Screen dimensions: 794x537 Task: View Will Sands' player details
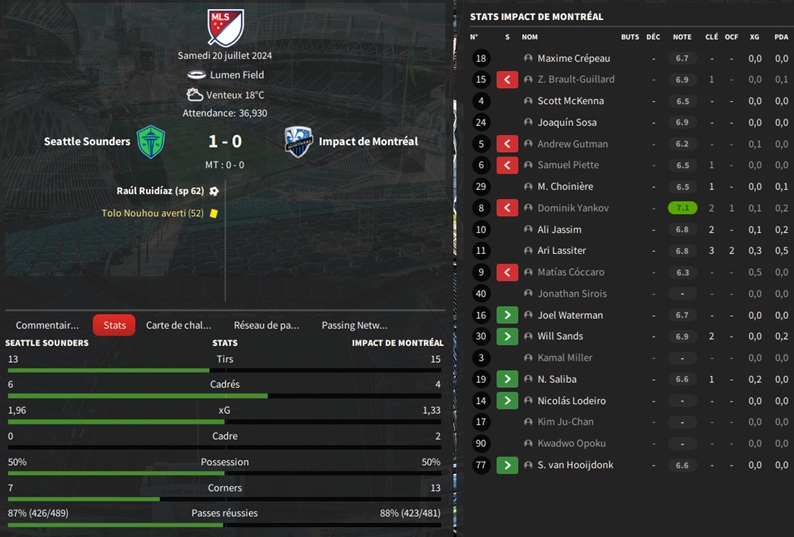click(x=560, y=337)
